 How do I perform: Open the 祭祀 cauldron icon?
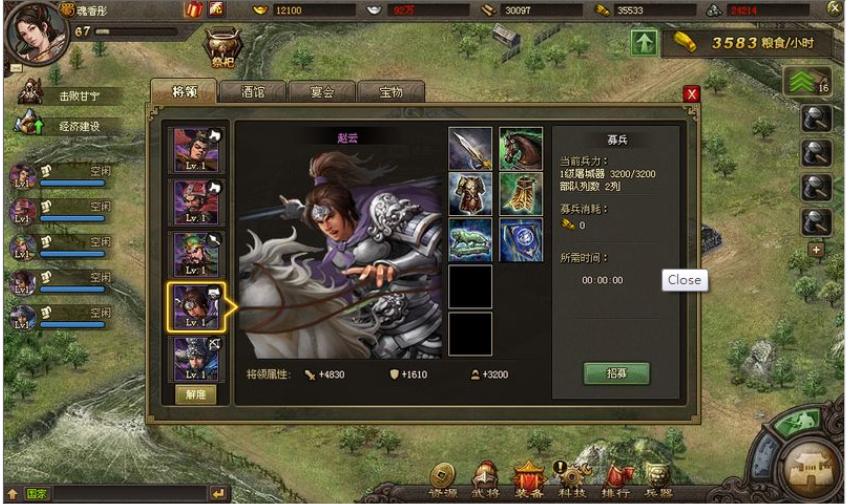222,45
